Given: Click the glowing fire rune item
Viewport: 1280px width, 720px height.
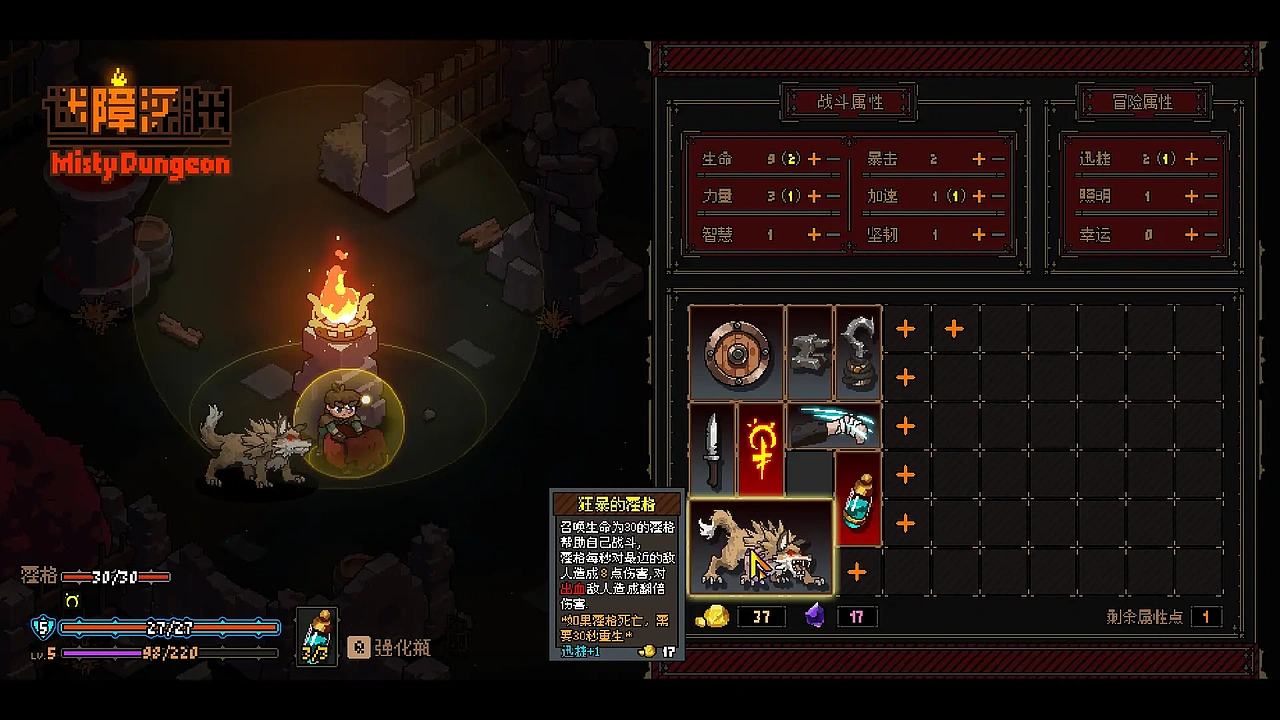Looking at the screenshot, I should pos(761,450).
